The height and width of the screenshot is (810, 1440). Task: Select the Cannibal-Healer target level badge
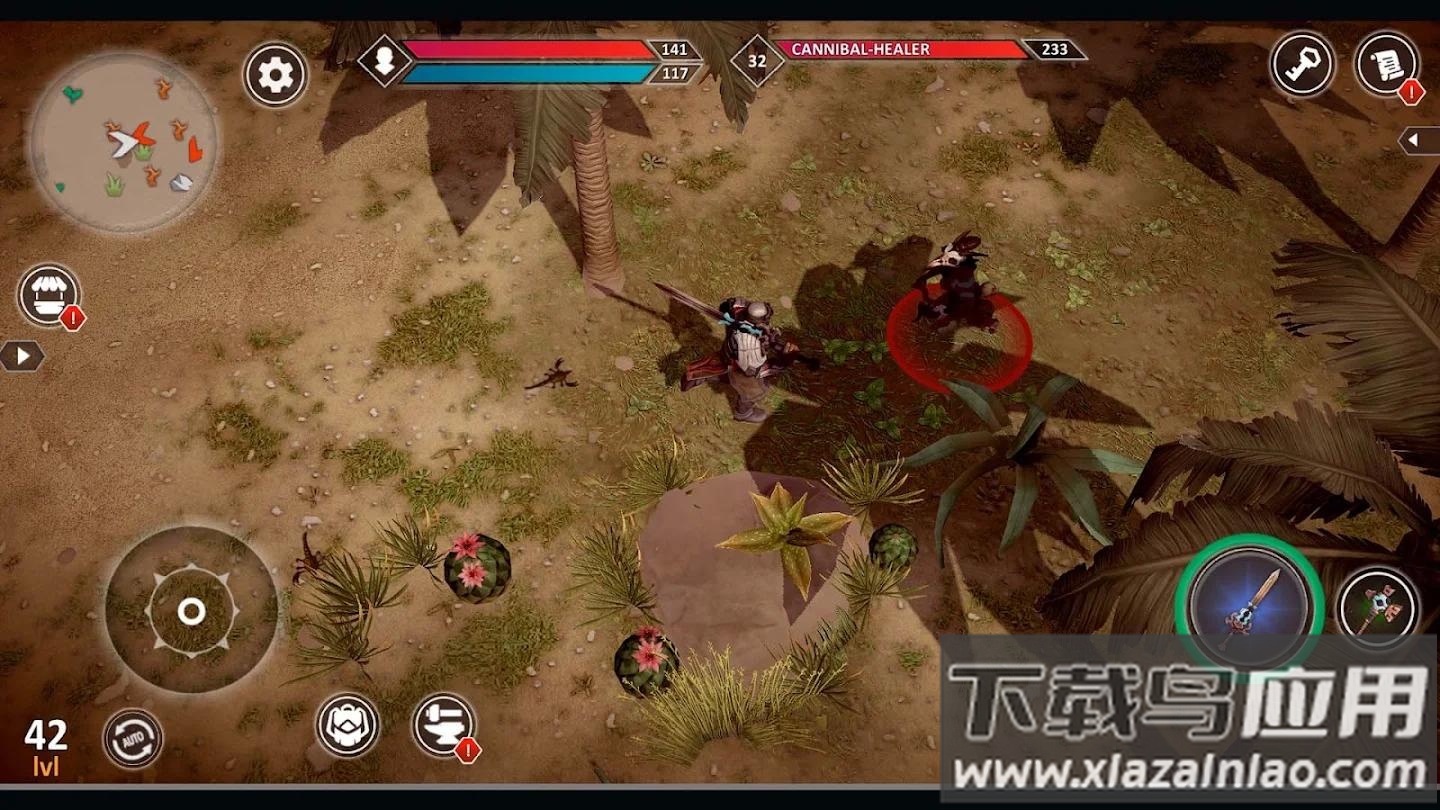tap(757, 60)
